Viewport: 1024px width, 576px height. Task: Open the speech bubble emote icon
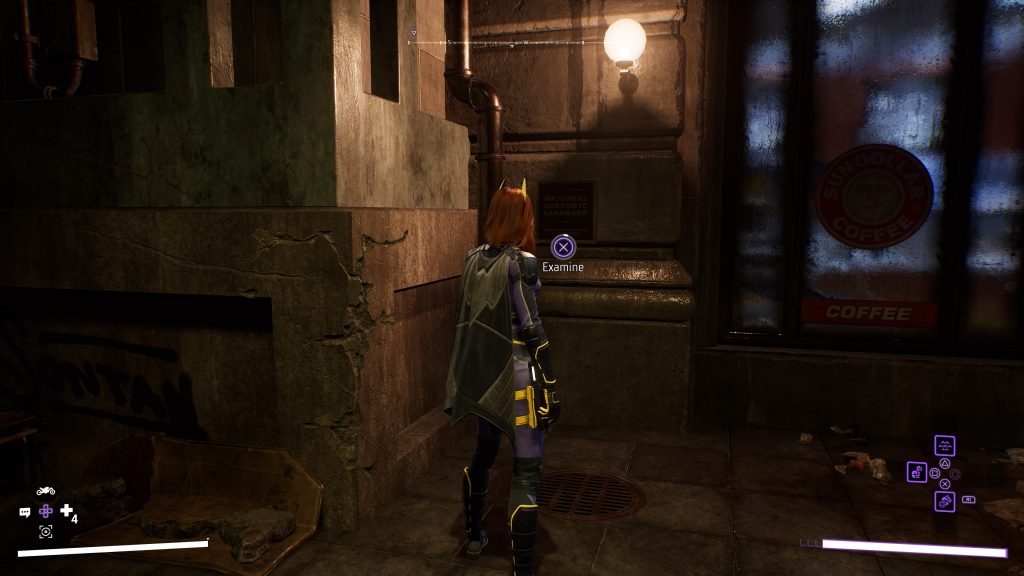(25, 512)
